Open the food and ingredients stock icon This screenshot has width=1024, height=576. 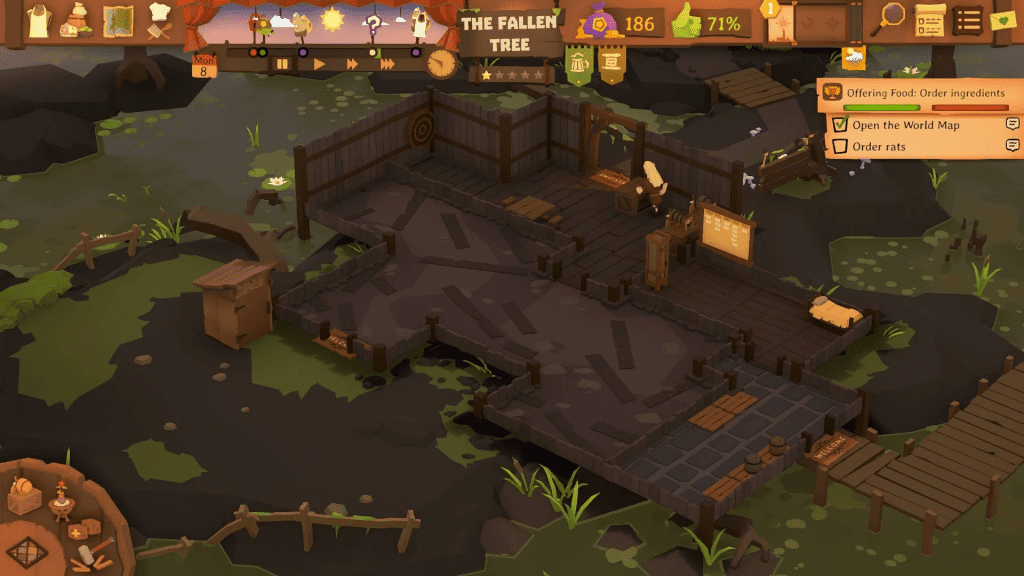[76, 20]
